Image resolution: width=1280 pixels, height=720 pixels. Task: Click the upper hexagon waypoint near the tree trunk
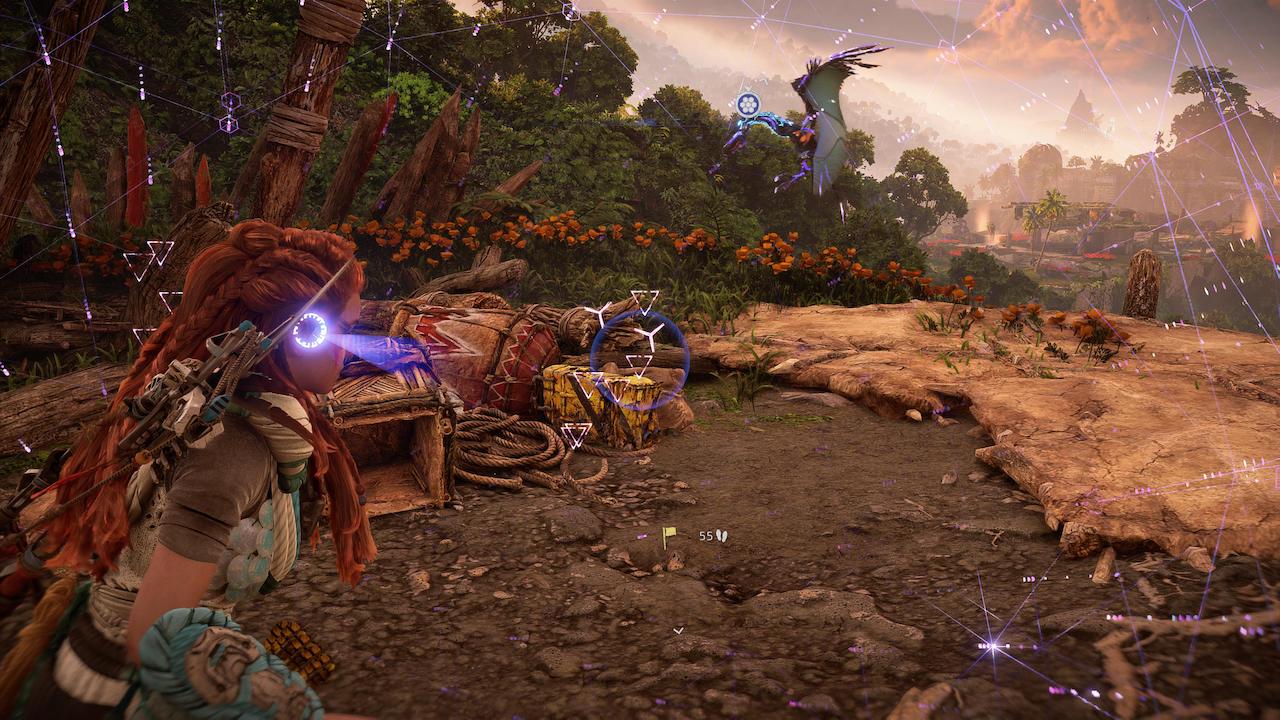[x=229, y=101]
